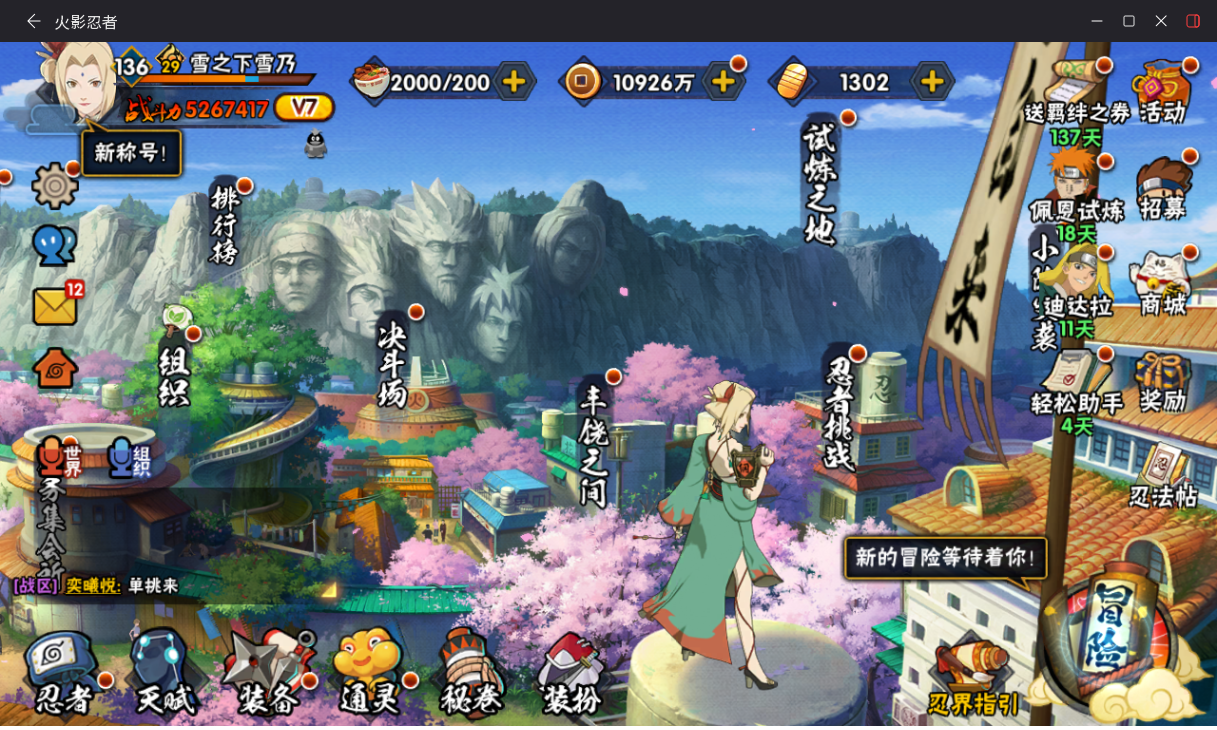Add gold ingots with the plus button
The image size is (1217, 730).
931,82
